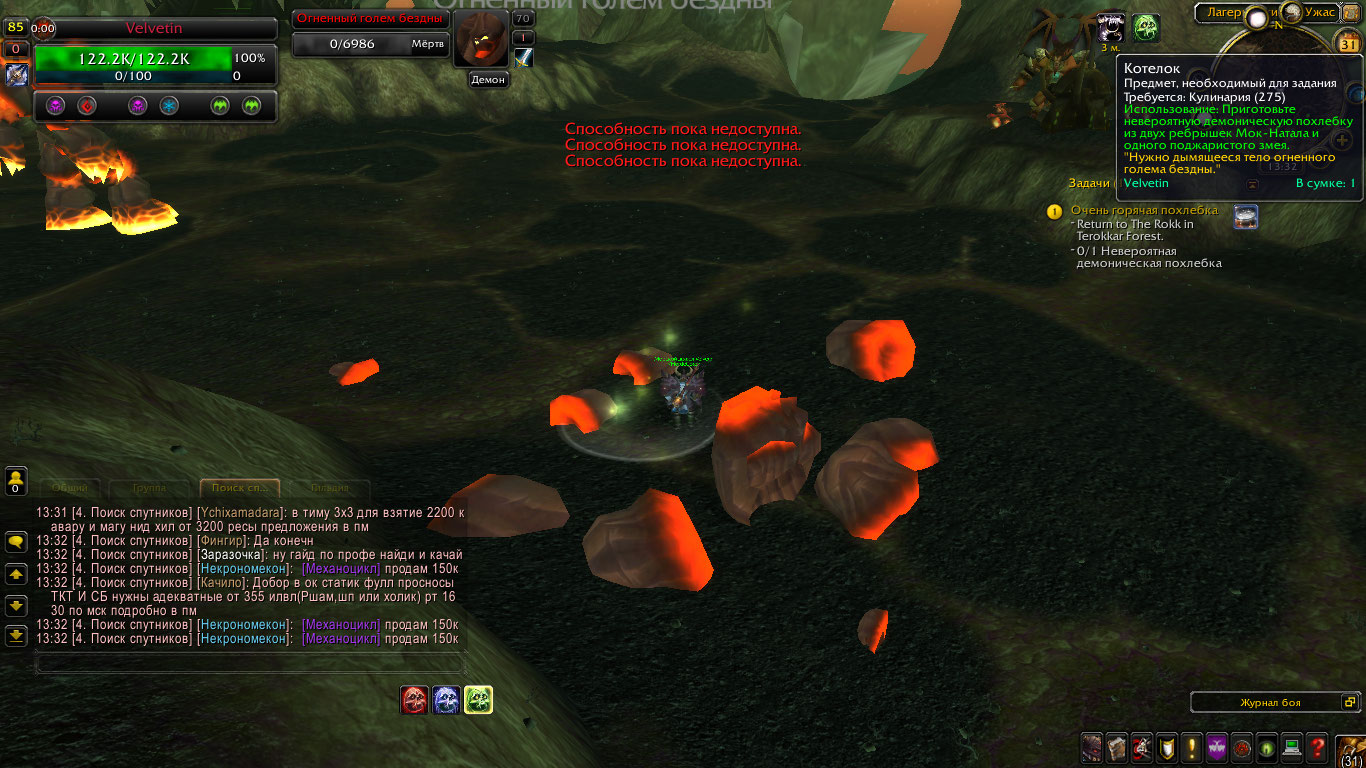The image size is (1366, 768).
Task: Open the green eye dungeon finder icon
Action: 1268,746
